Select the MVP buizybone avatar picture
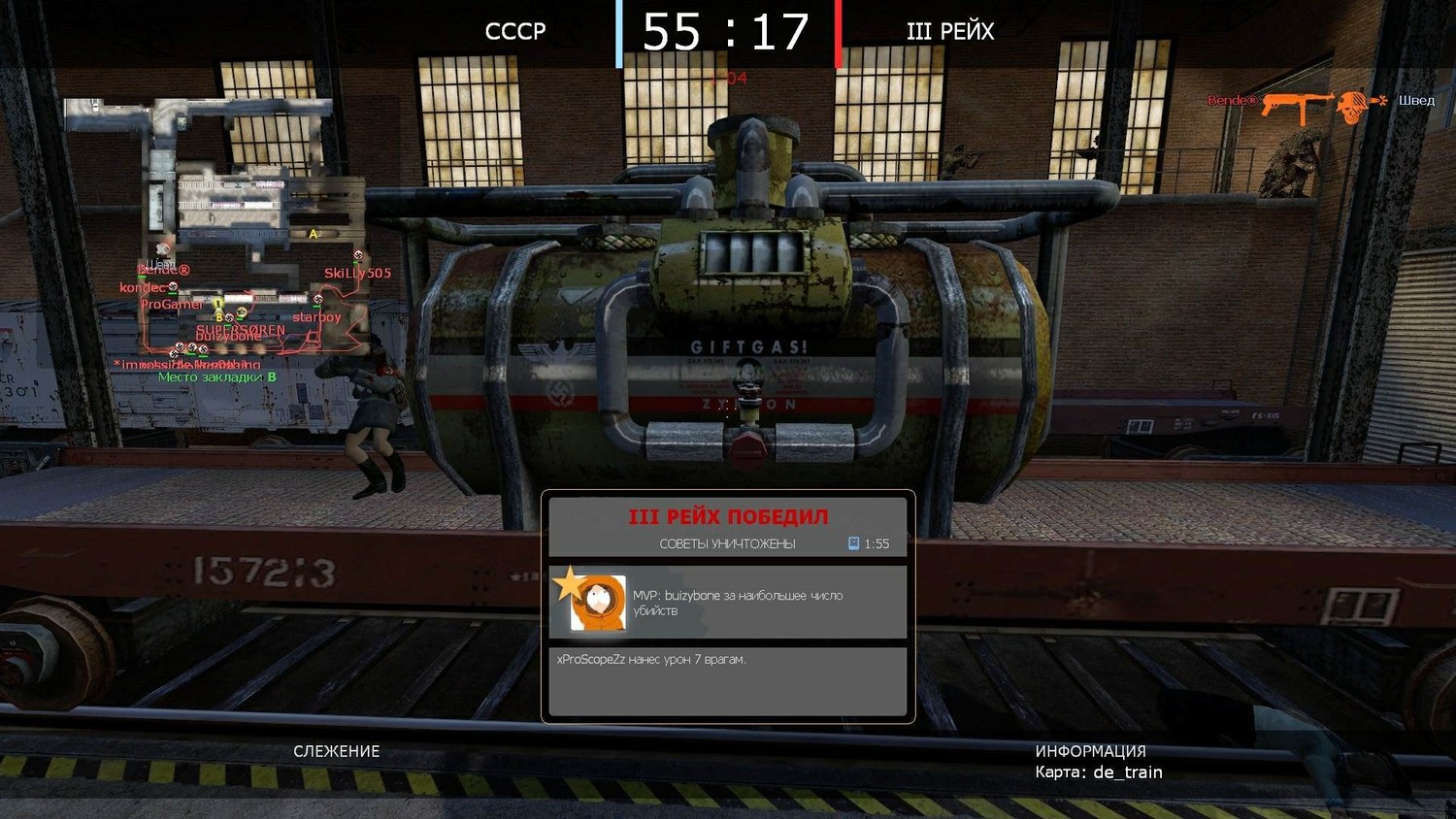This screenshot has width=1456, height=819. 597,603
